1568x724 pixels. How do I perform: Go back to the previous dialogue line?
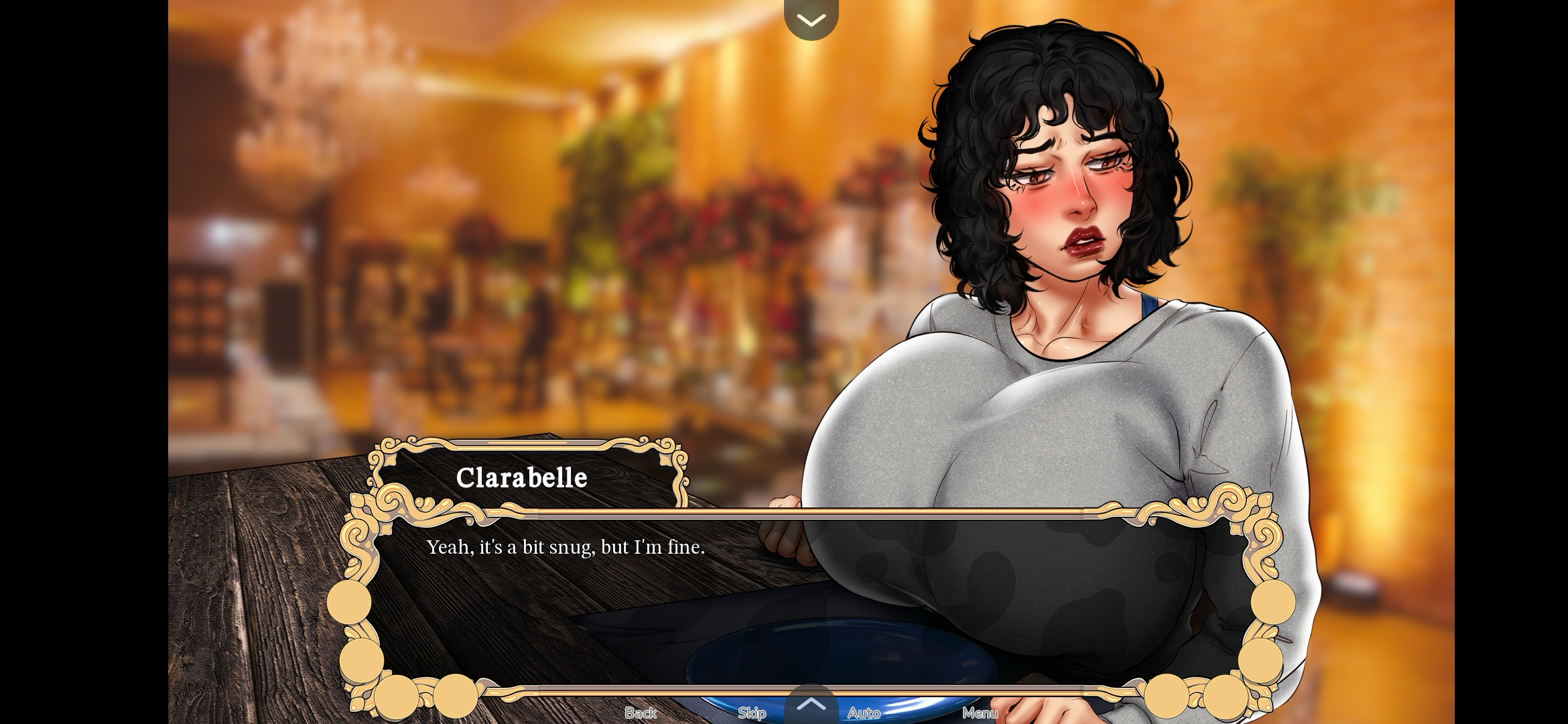click(640, 713)
